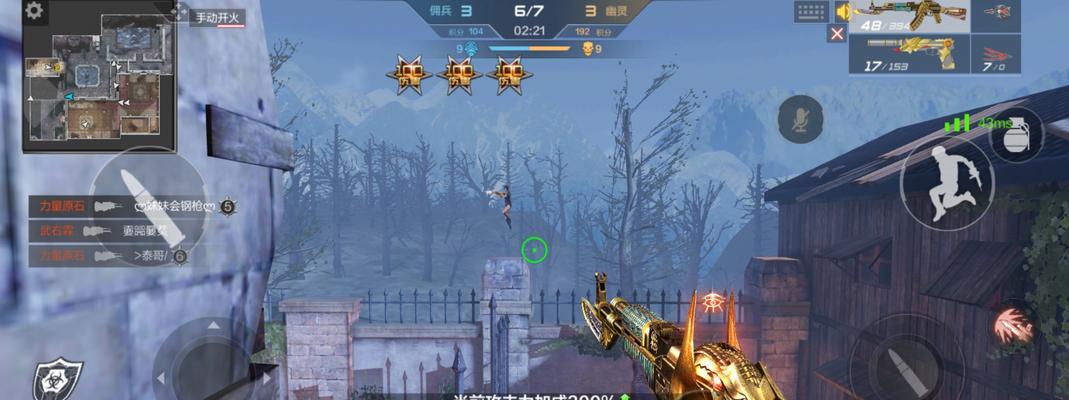
Task: Open the keyboard chat button
Action: [x=811, y=12]
